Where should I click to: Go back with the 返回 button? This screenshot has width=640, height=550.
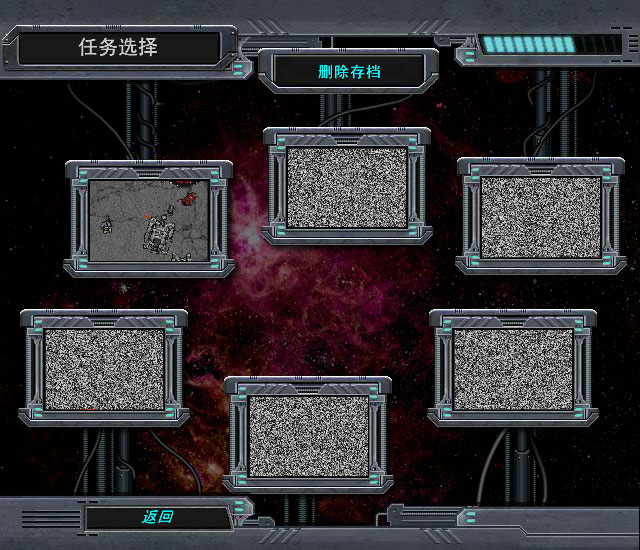click(x=158, y=517)
